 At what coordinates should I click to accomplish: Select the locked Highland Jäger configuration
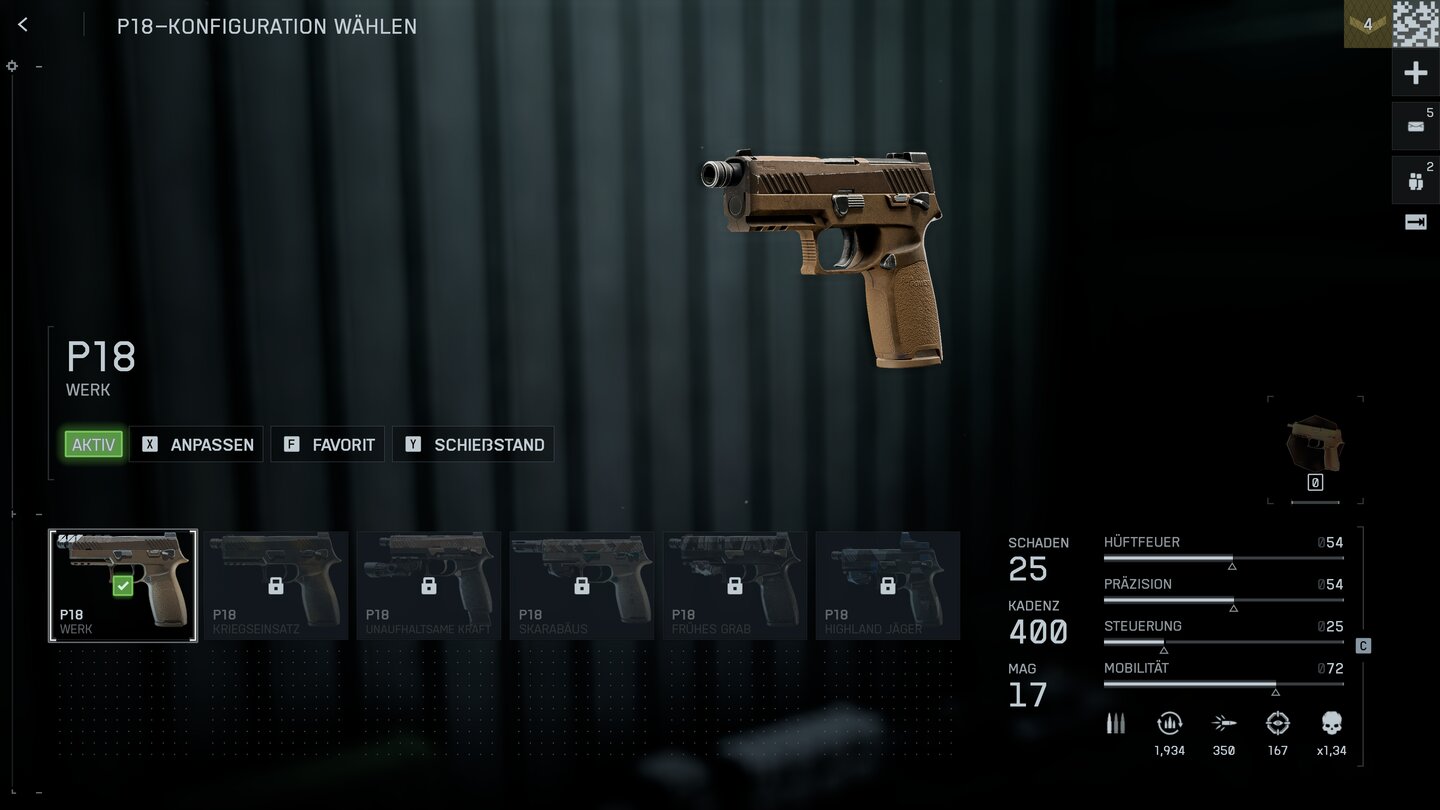888,585
